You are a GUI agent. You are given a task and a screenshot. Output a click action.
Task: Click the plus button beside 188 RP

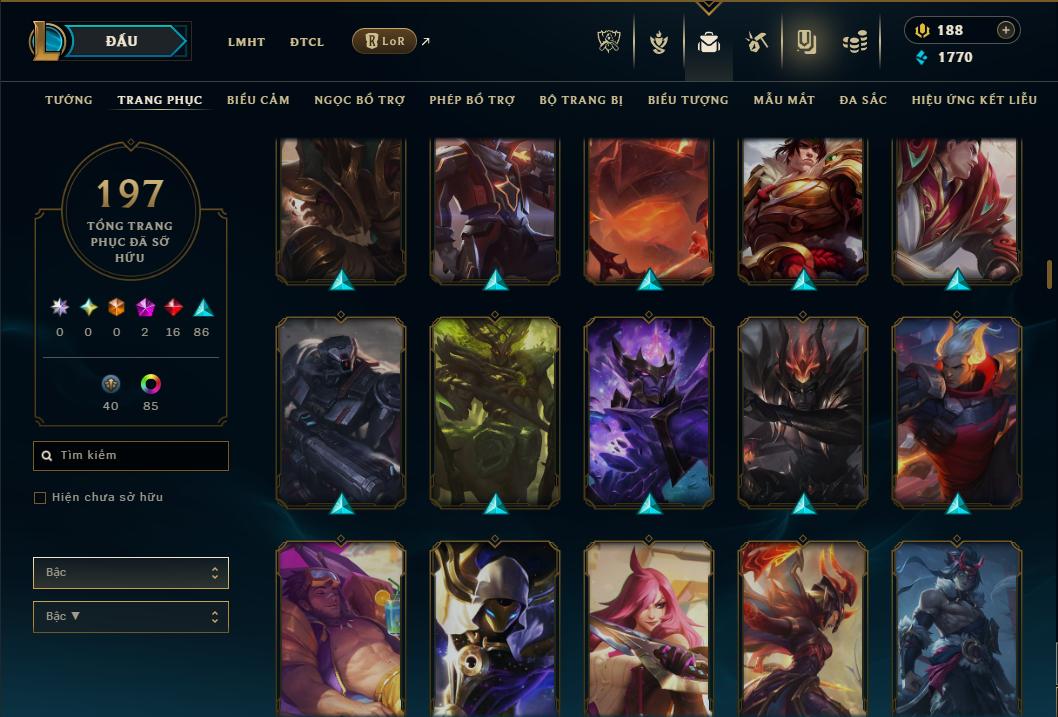(x=1006, y=30)
